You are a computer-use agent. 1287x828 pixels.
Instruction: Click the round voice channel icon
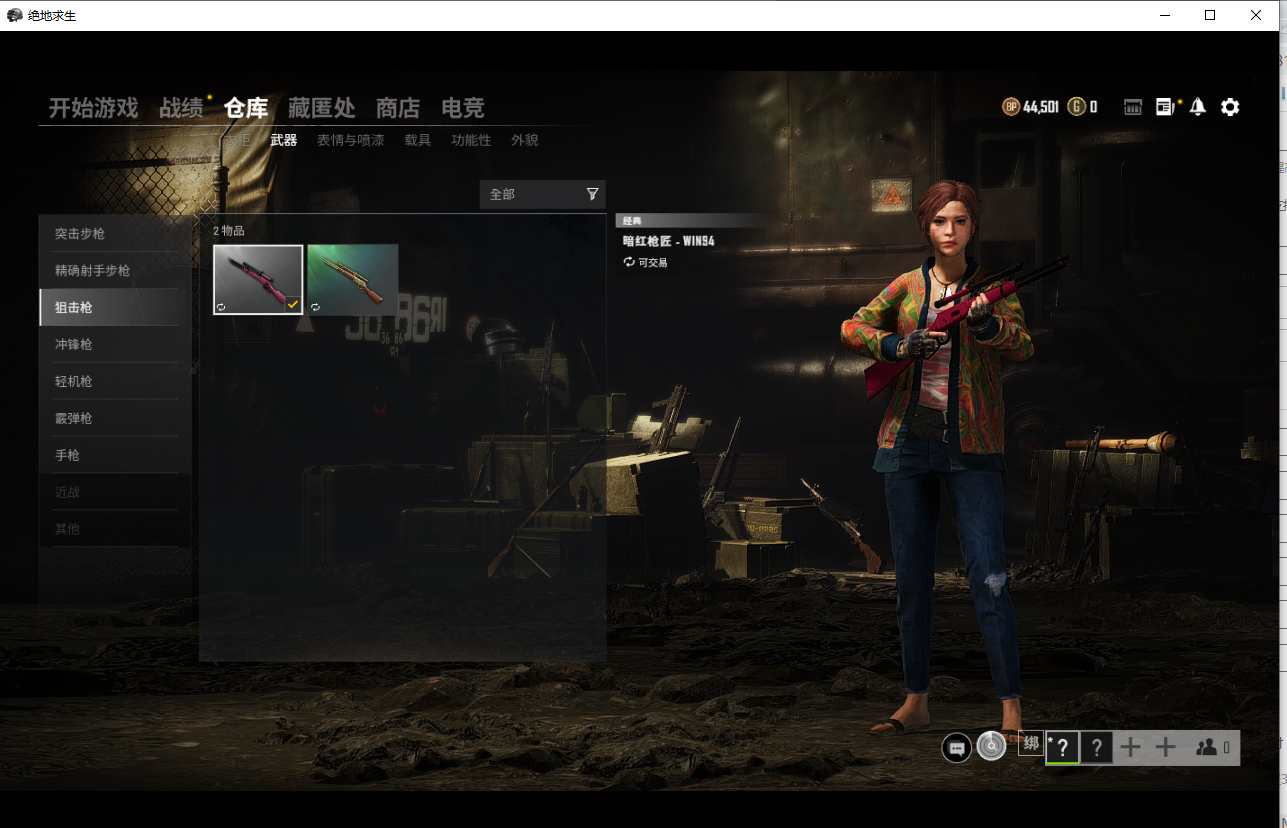click(990, 746)
